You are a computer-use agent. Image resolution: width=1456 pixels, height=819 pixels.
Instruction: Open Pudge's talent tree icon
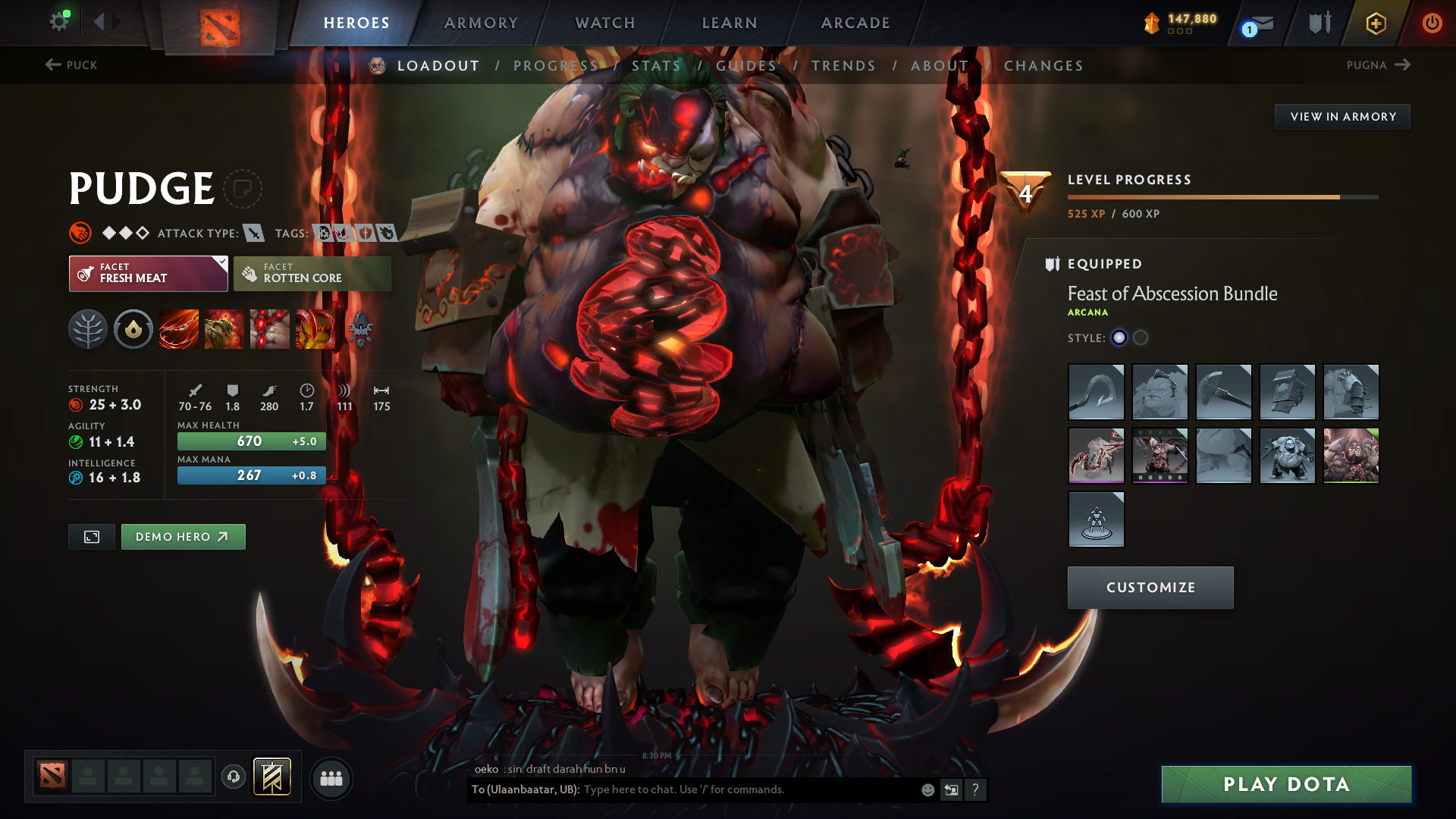(x=87, y=329)
